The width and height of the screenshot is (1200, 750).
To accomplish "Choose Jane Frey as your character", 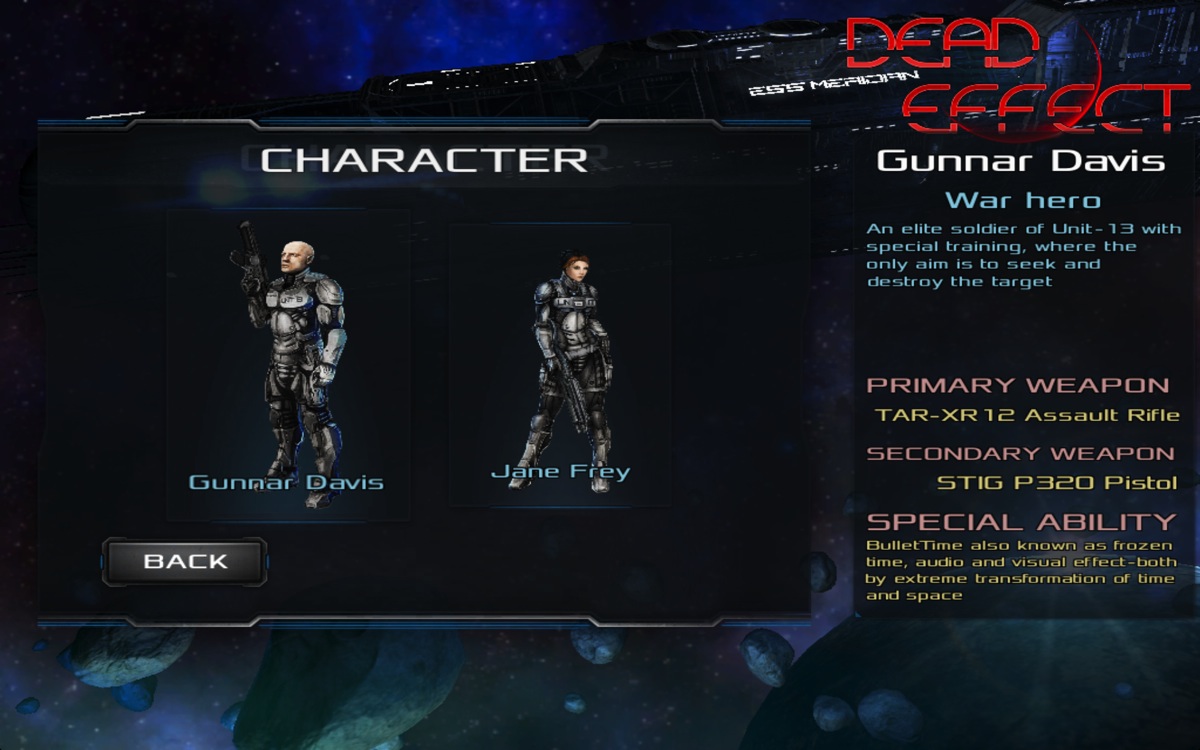I will pos(560,365).
